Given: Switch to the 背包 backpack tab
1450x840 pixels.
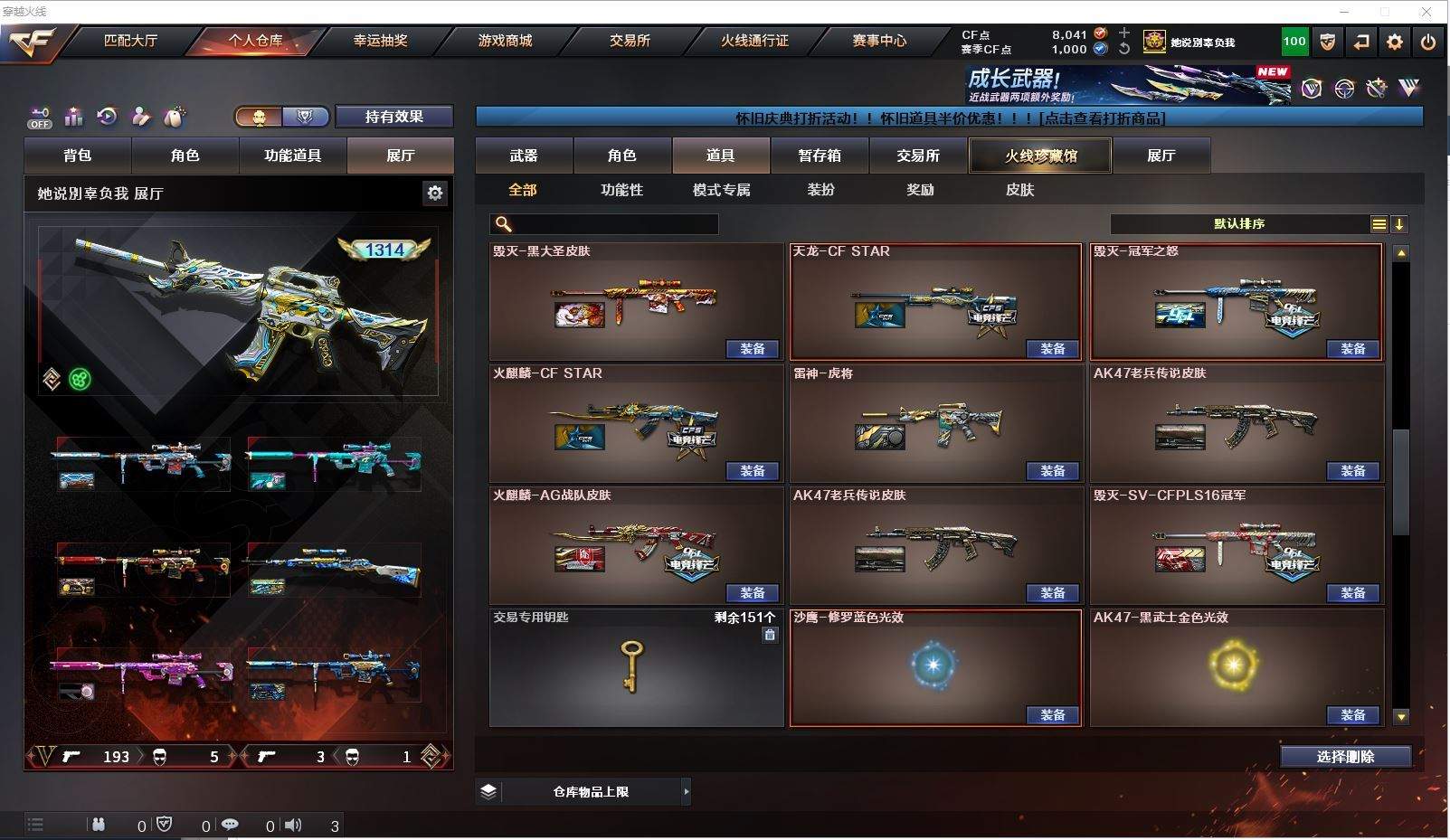Looking at the screenshot, I should 78,156.
